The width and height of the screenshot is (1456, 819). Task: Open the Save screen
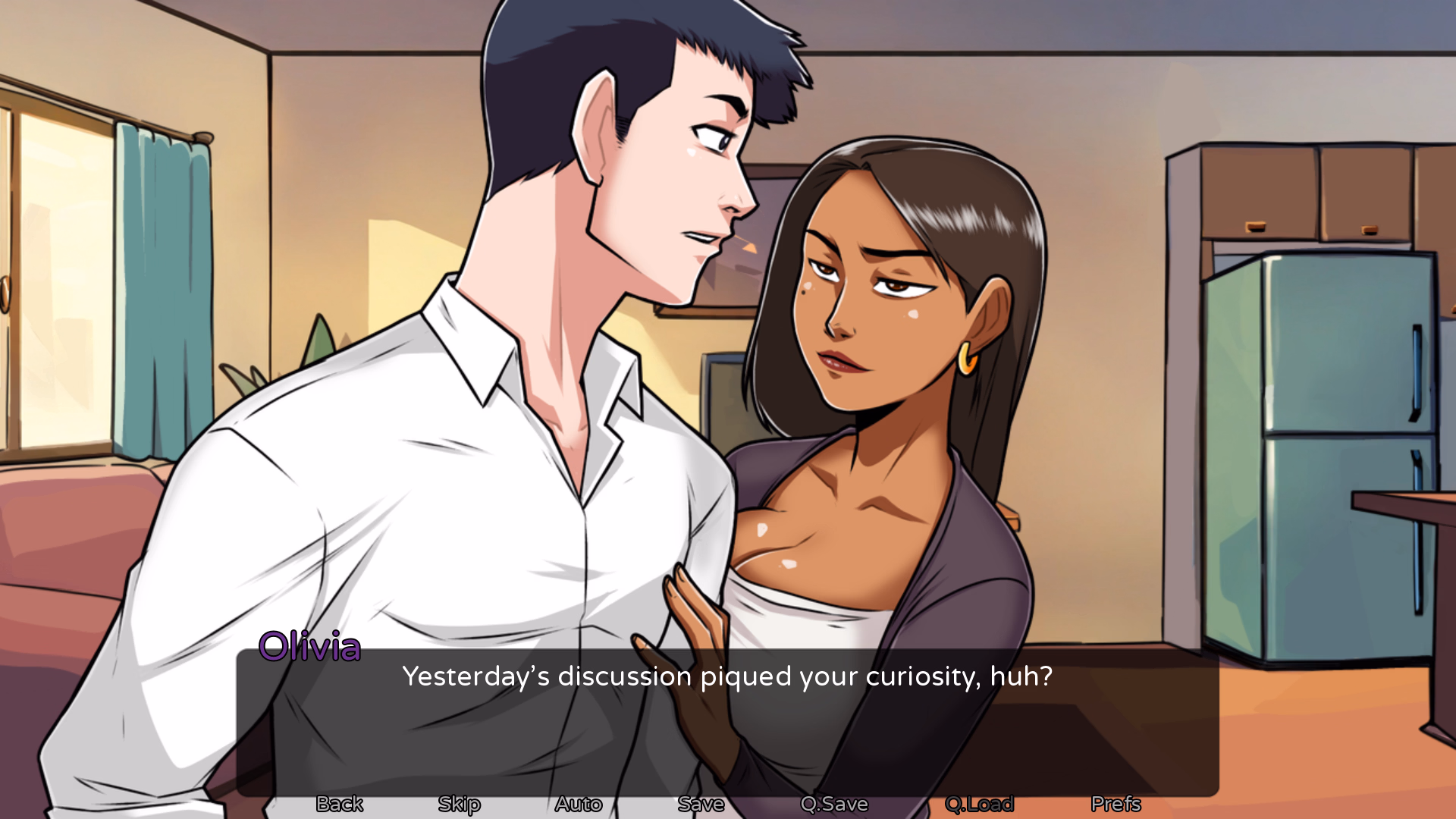[x=700, y=805]
